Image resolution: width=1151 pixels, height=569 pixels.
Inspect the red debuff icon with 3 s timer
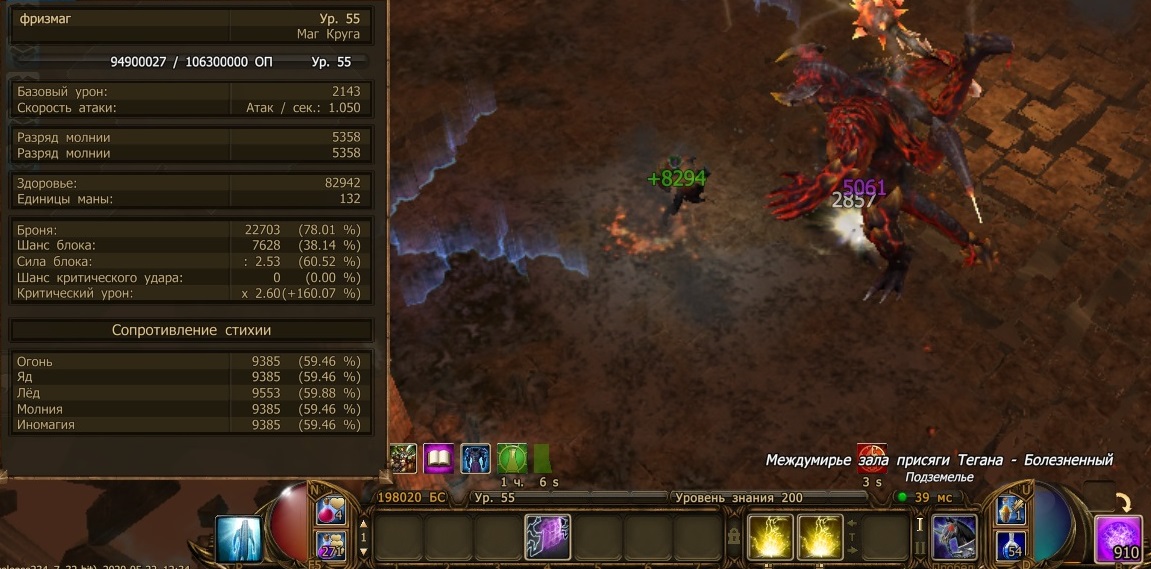872,459
